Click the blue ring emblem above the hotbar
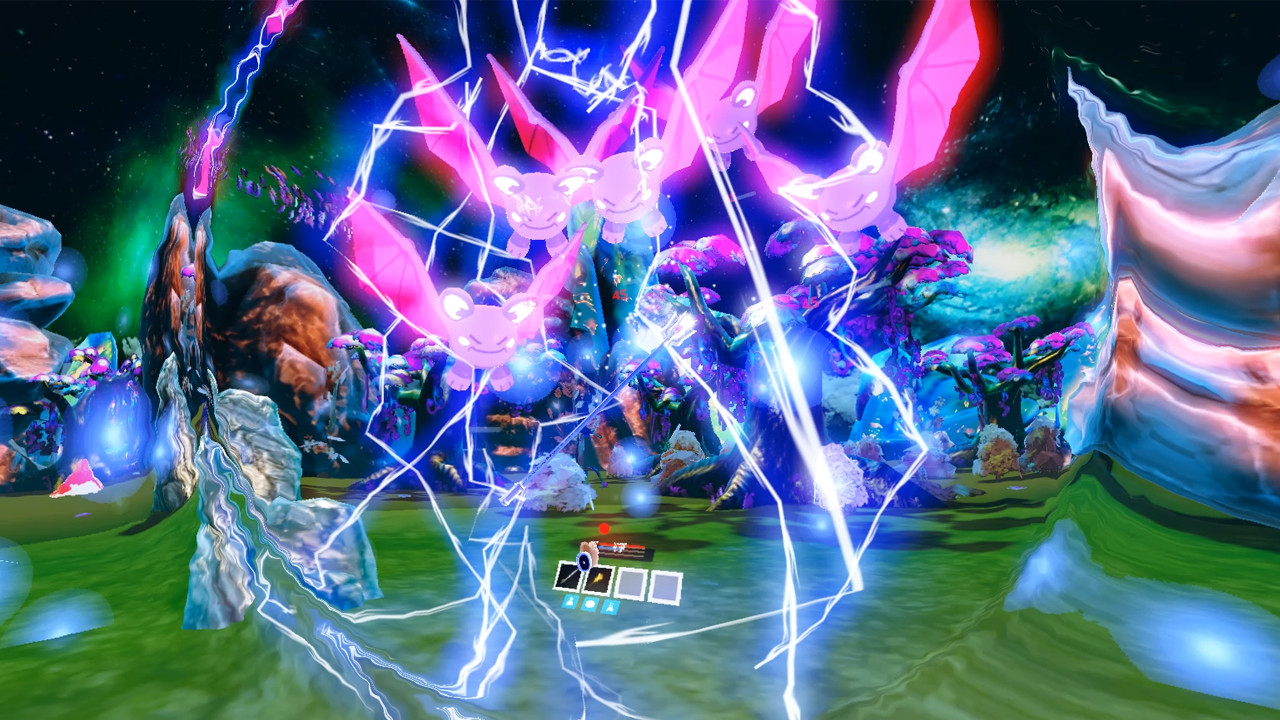The width and height of the screenshot is (1280, 720). [584, 562]
